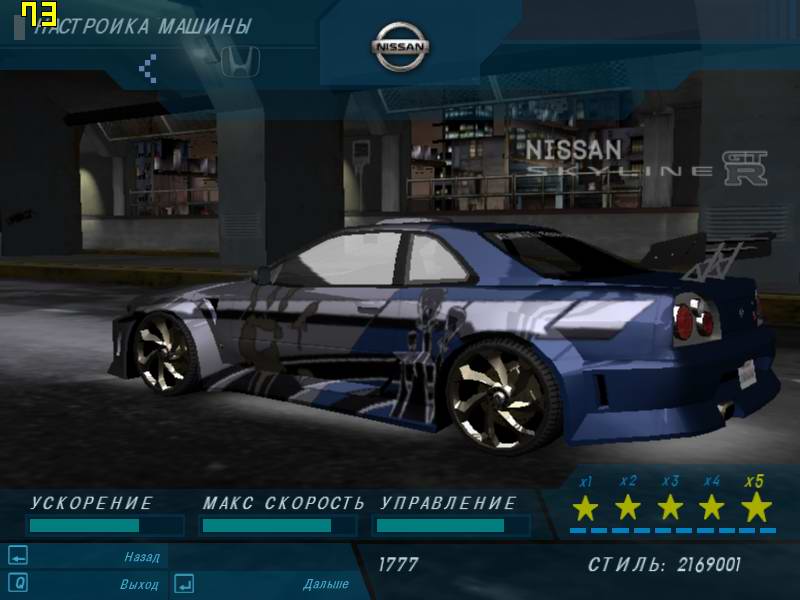Switch to the Honda manufacturer logo
This screenshot has width=800, height=600.
[x=240, y=61]
